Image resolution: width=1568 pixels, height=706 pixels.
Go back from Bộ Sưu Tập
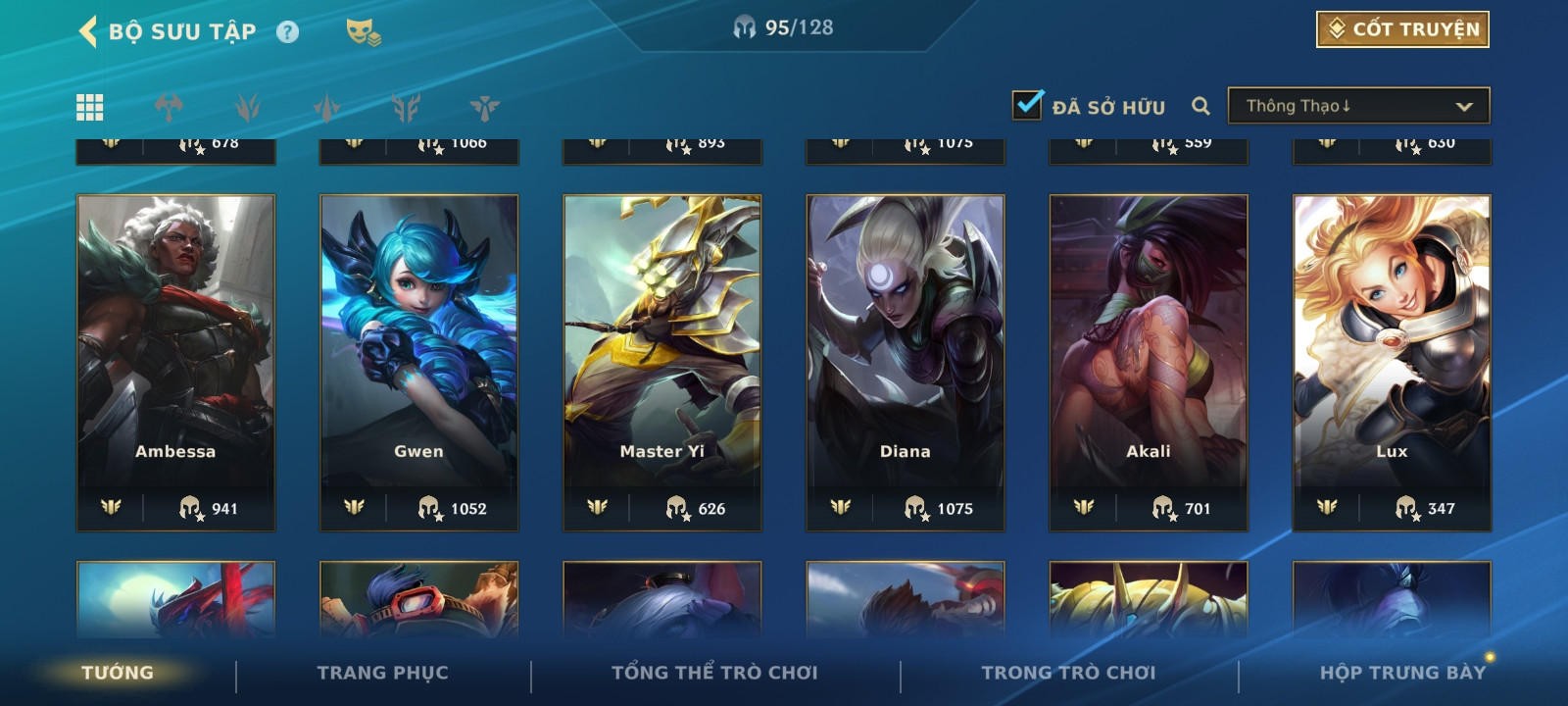pos(88,31)
